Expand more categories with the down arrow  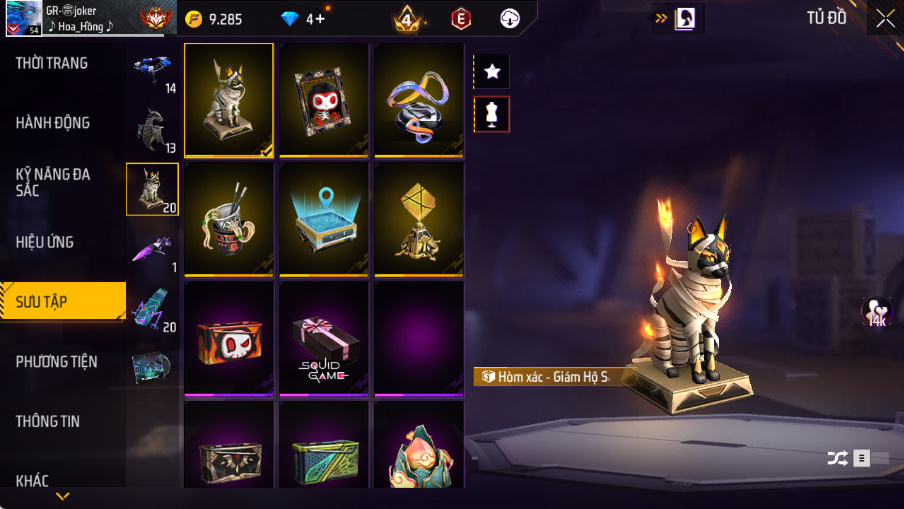(63, 496)
